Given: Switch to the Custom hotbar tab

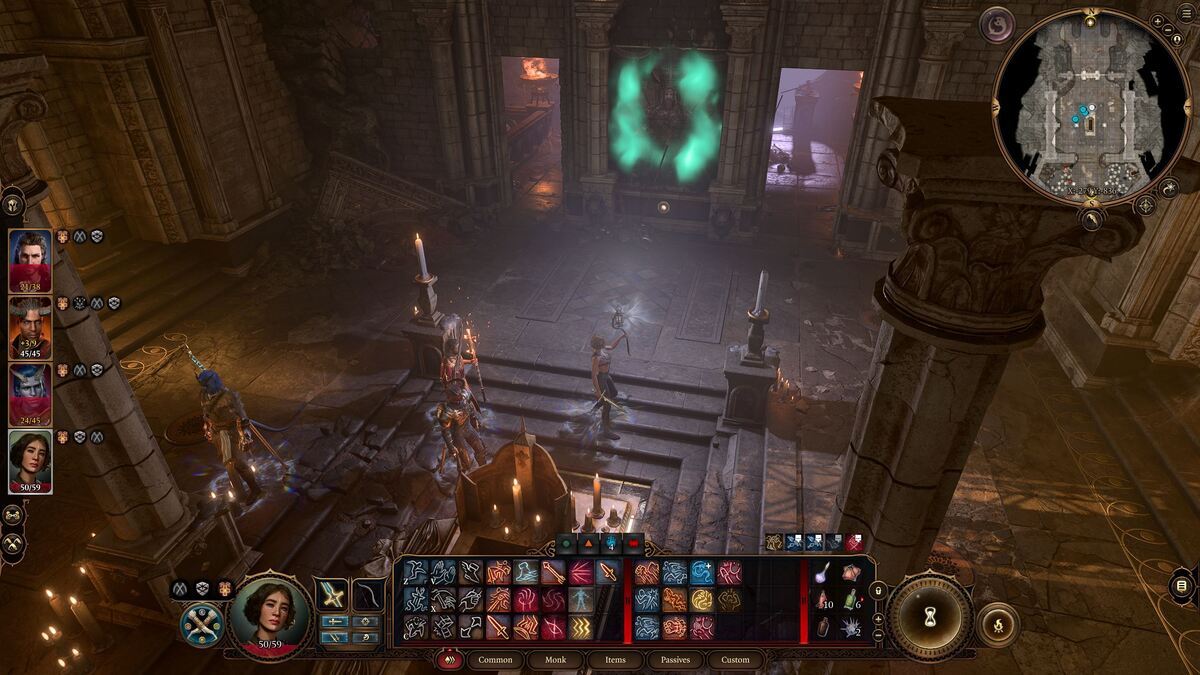Looking at the screenshot, I should coord(735,660).
